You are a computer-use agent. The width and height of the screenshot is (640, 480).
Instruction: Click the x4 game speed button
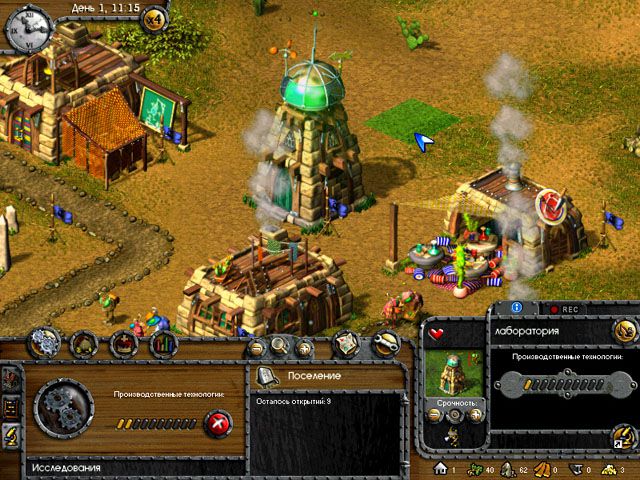click(x=155, y=19)
